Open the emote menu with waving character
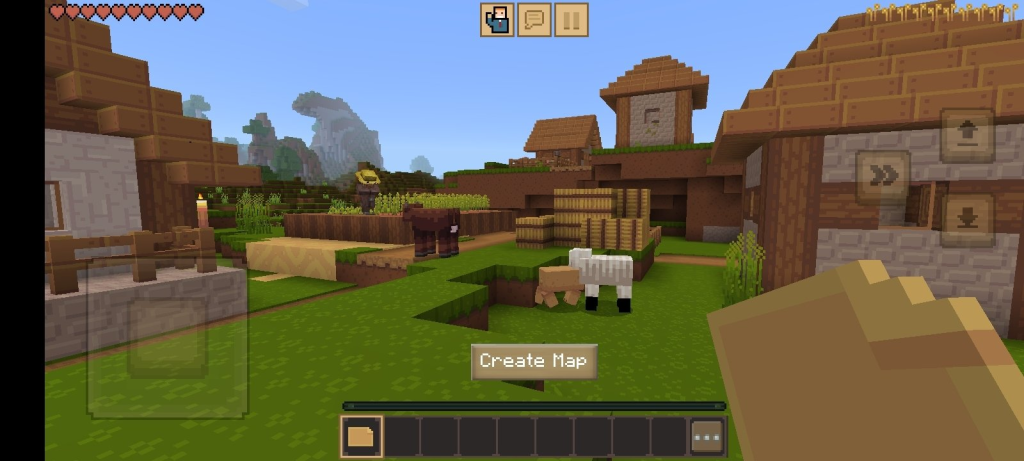The height and width of the screenshot is (461, 1024). point(496,19)
